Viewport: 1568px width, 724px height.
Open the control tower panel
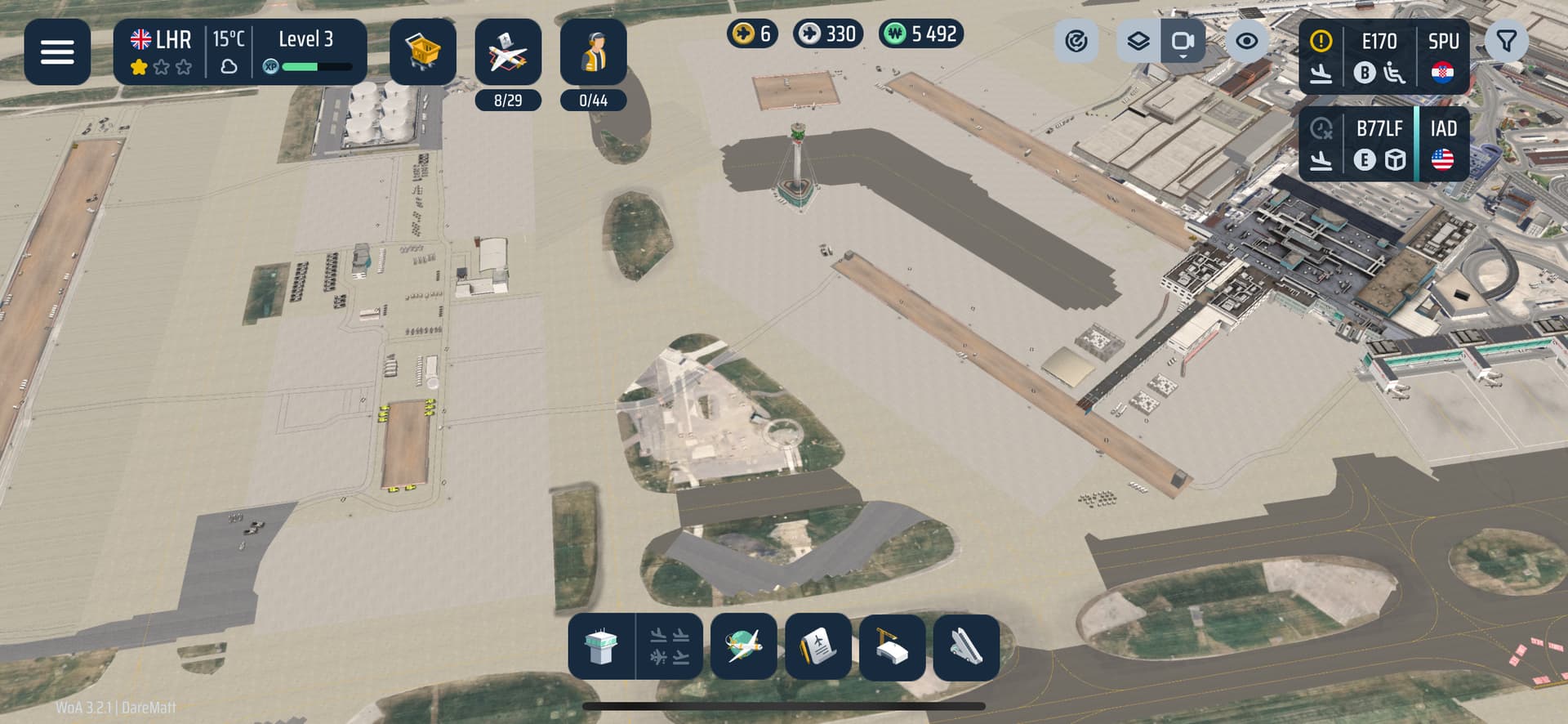coord(602,647)
